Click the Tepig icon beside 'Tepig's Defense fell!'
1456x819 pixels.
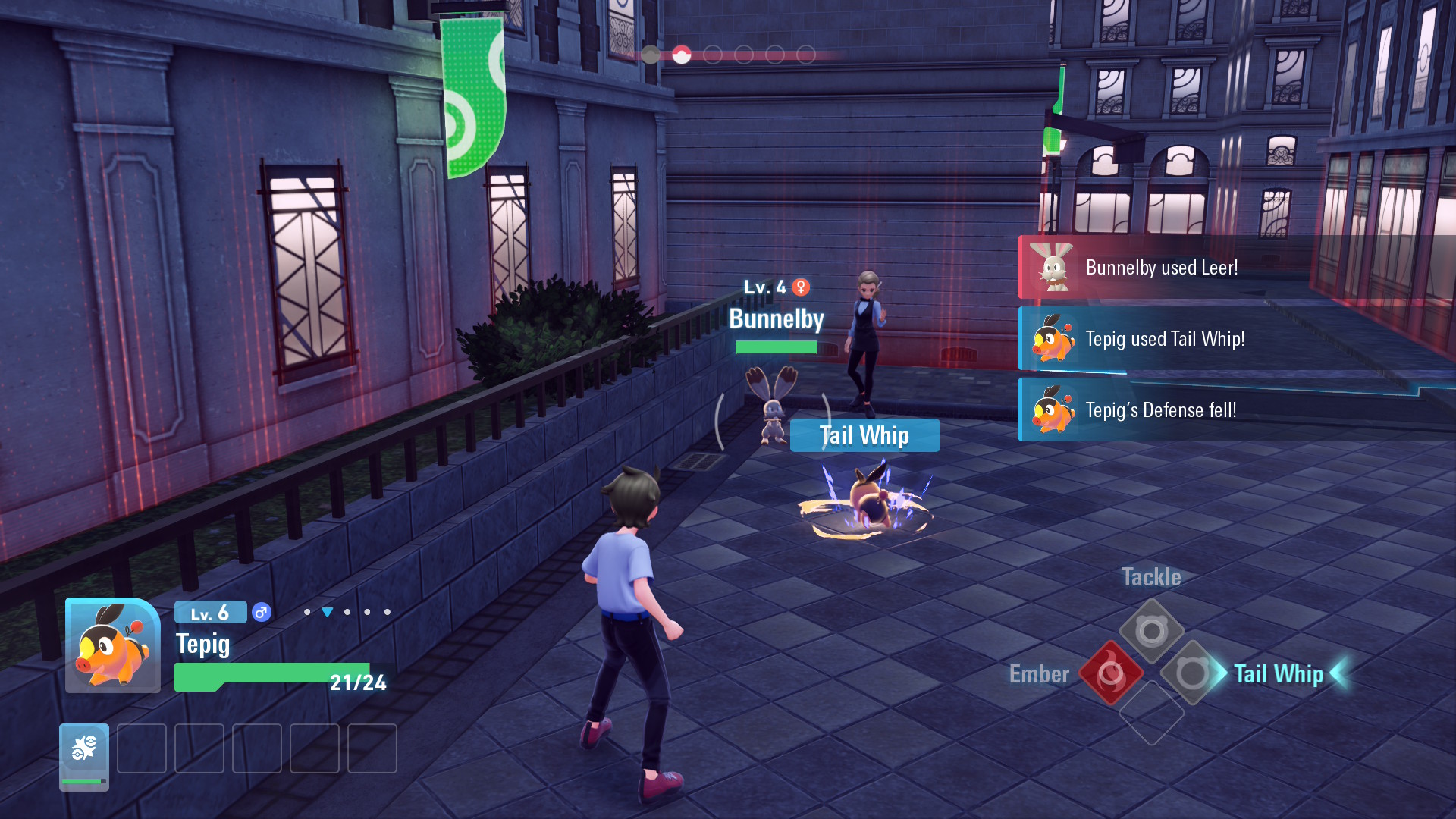point(1053,411)
